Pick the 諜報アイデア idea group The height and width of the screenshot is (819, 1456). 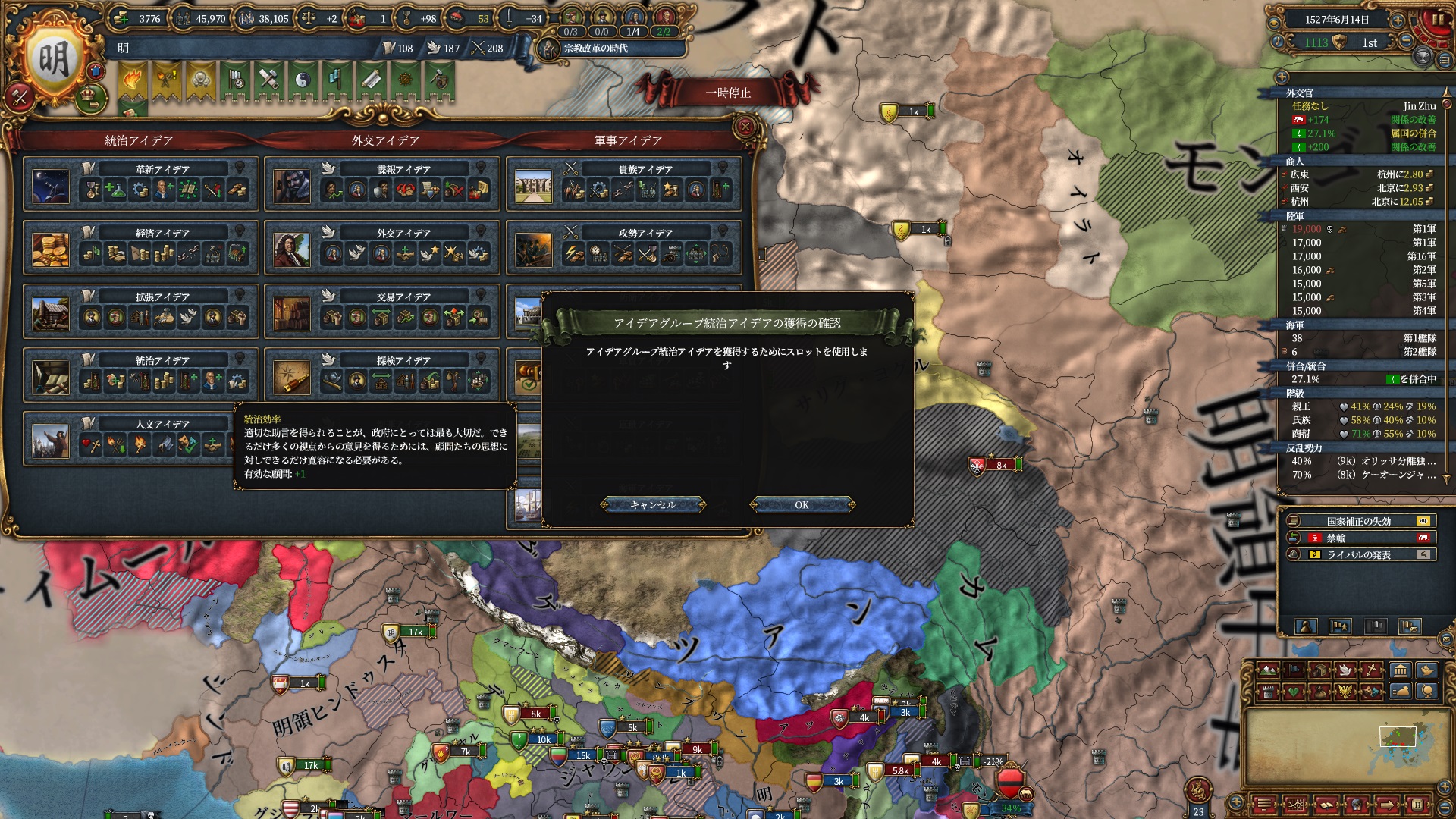click(x=403, y=170)
